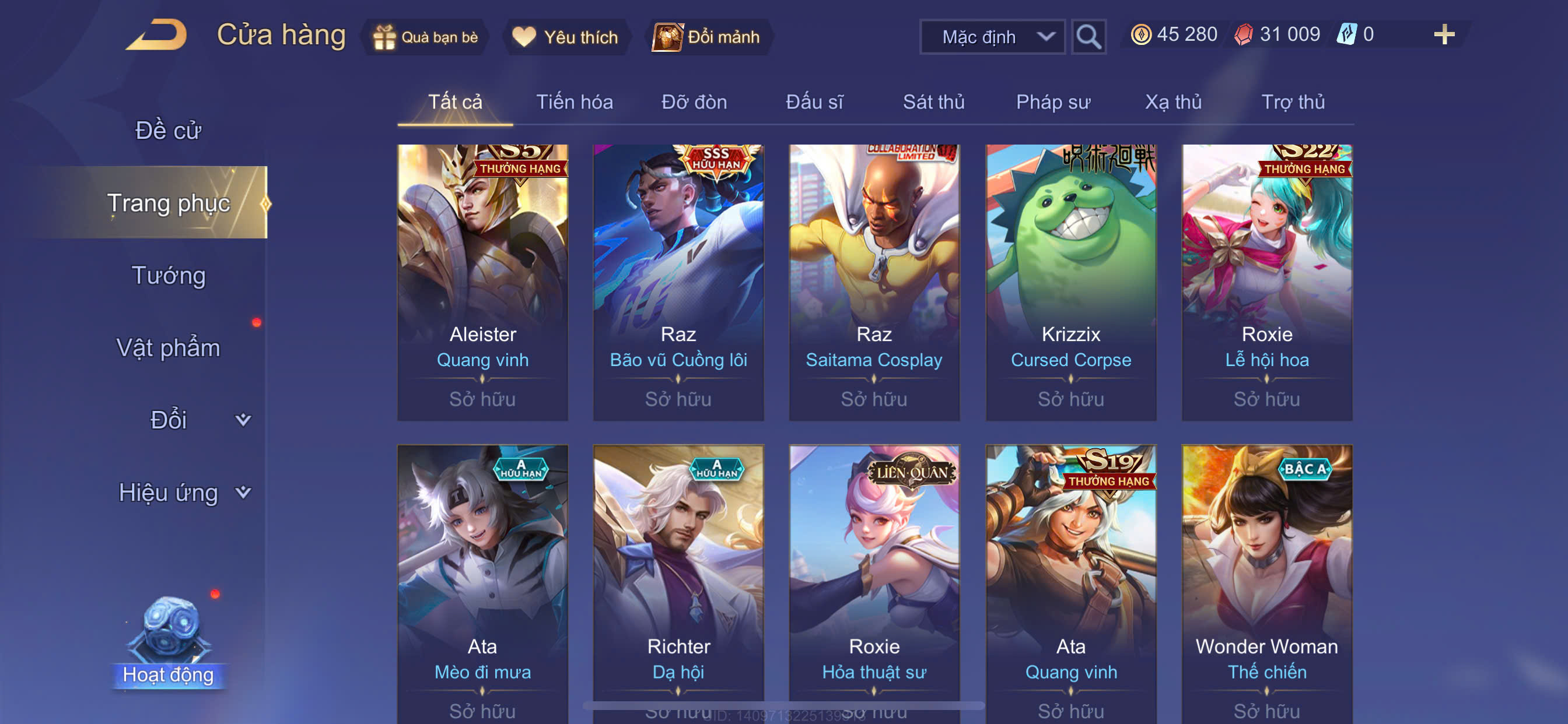This screenshot has width=1568, height=724.
Task: Open the Đề cử shop section
Action: [168, 130]
